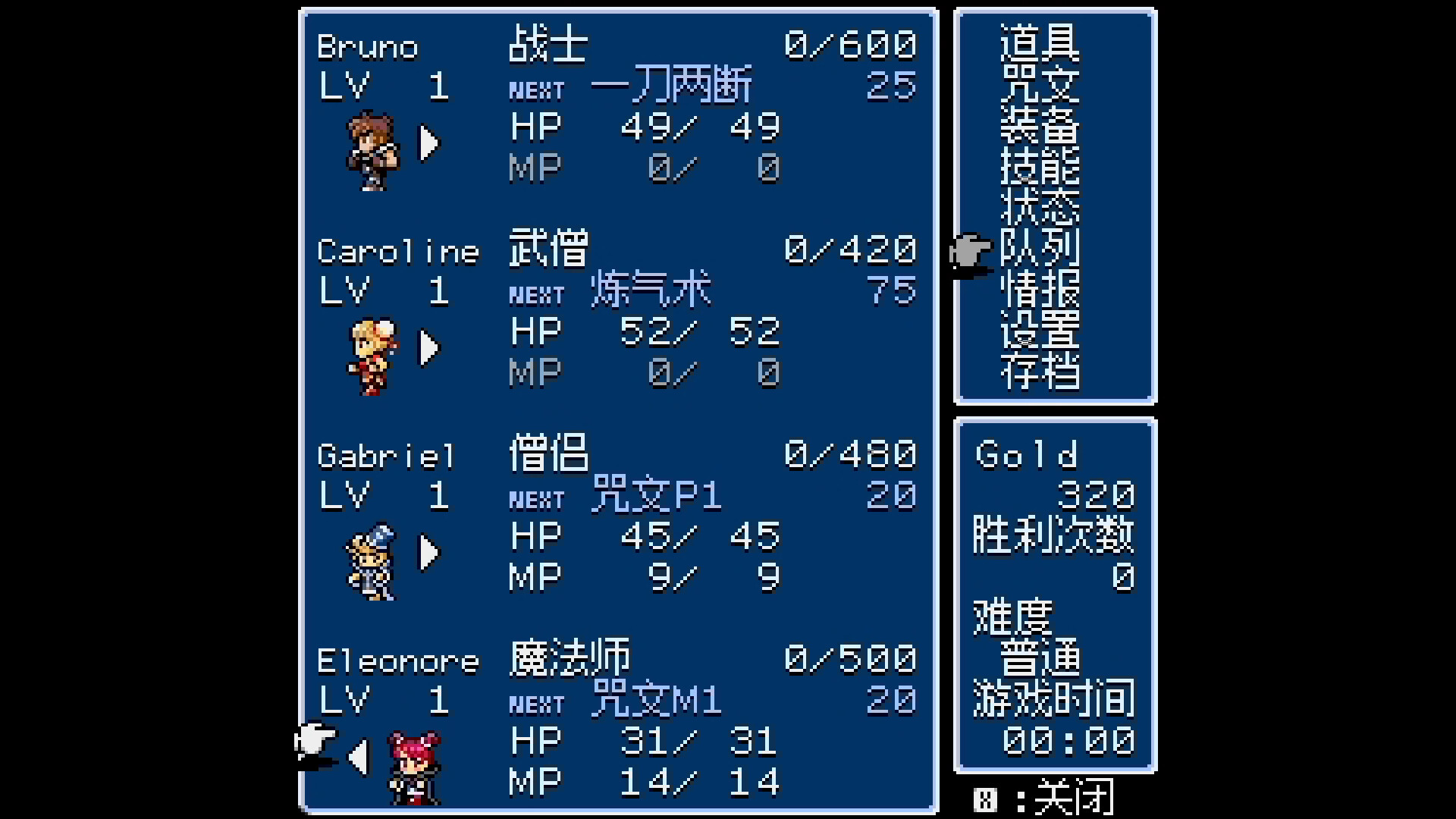Screen dimensions: 1456x819
Task: Open the 技能 skills menu
Action: [x=1040, y=168]
